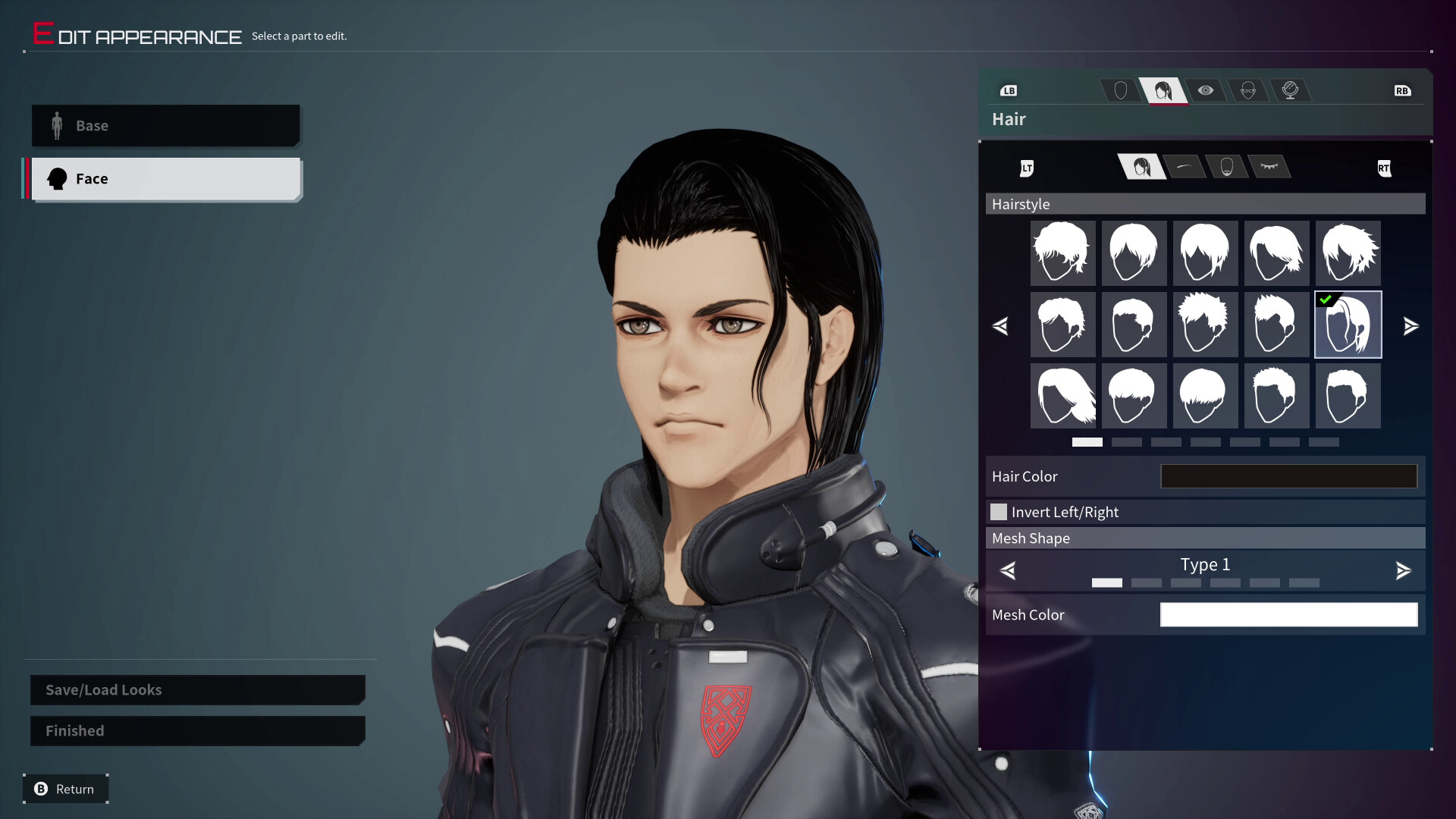Show next page of hairstyles
This screenshot has height=819, width=1456.
pos(1412,326)
